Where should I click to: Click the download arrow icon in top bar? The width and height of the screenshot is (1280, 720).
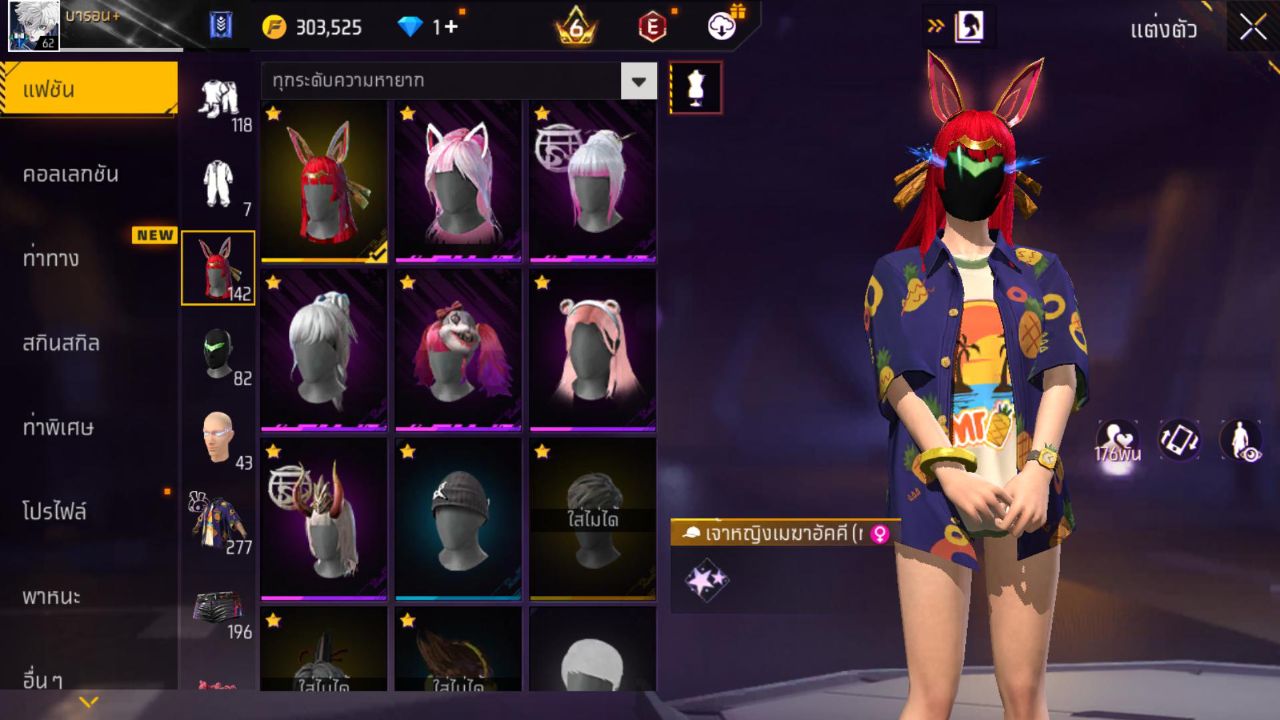(x=722, y=27)
